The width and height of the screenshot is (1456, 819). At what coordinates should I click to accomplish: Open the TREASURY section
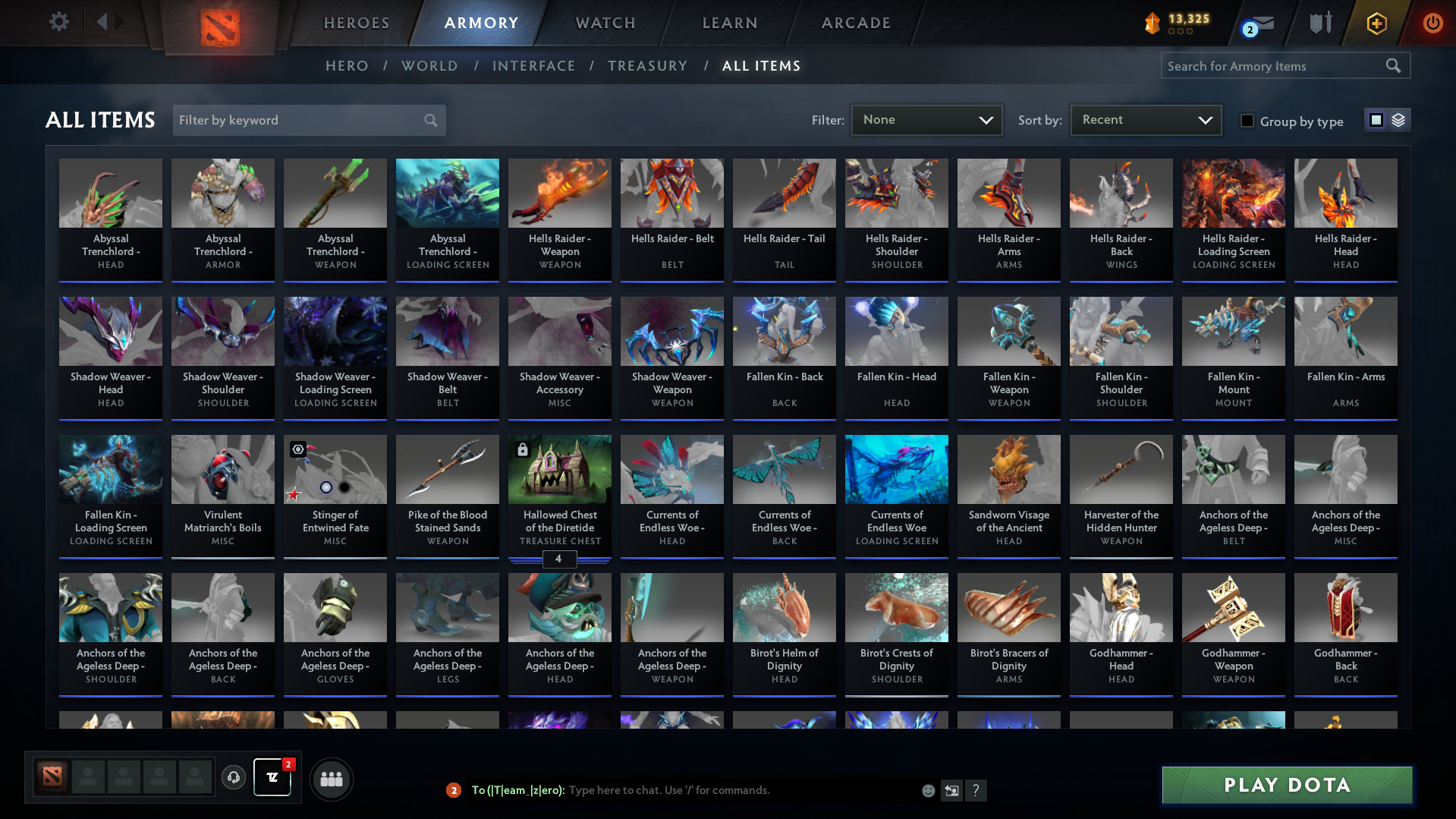click(x=647, y=66)
